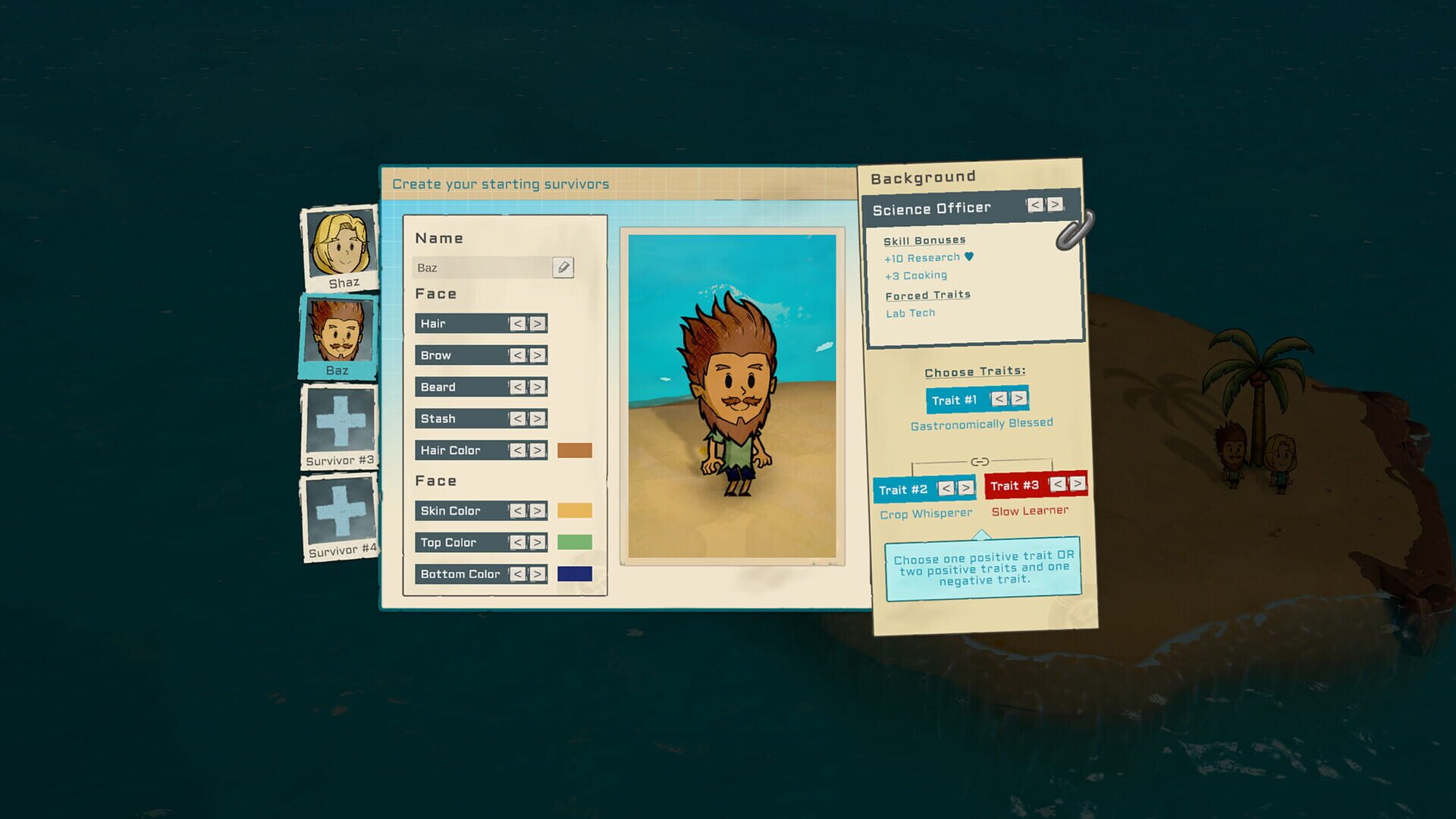Advance the Stash style selector

pos(538,418)
